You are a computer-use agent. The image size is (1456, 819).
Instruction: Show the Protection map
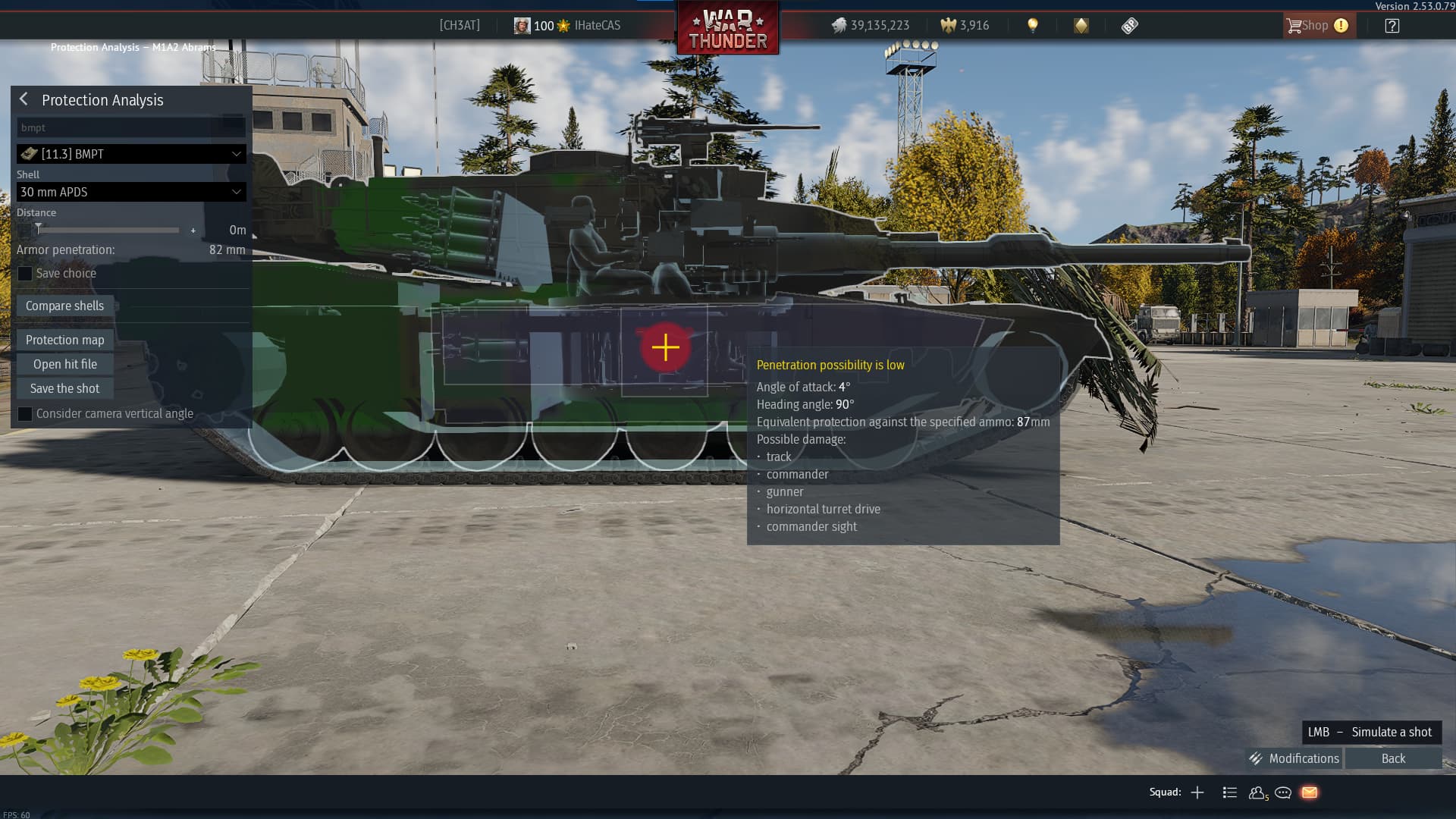tap(64, 340)
